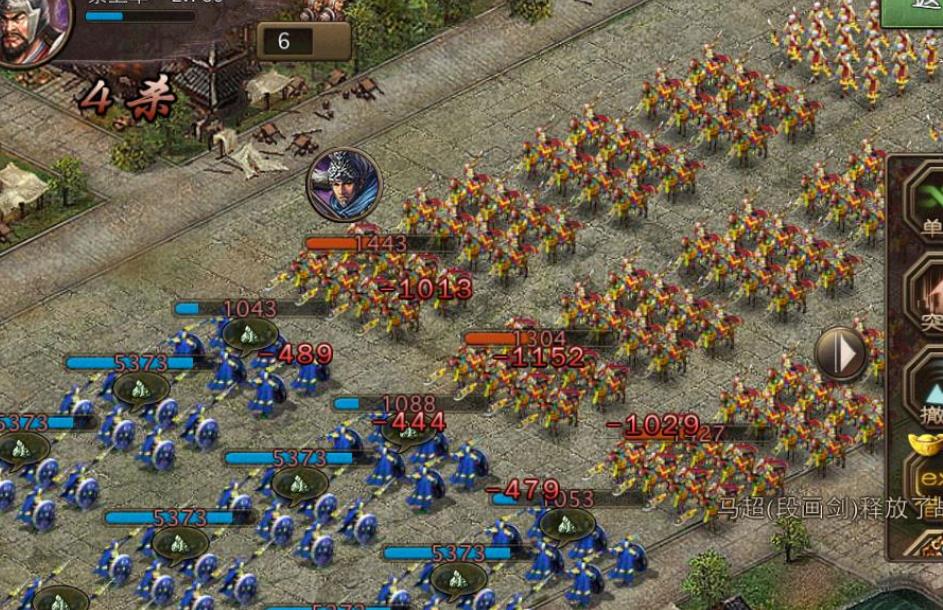Select the blue-scarfed enemy general portrait
Image resolution: width=943 pixels, height=610 pixels.
[x=344, y=184]
